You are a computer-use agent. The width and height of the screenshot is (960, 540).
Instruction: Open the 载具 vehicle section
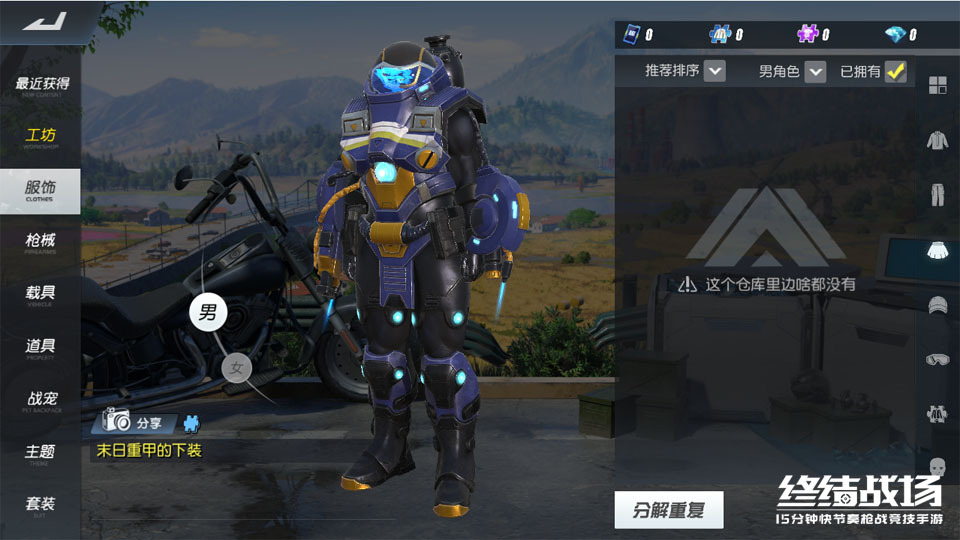[x=41, y=295]
